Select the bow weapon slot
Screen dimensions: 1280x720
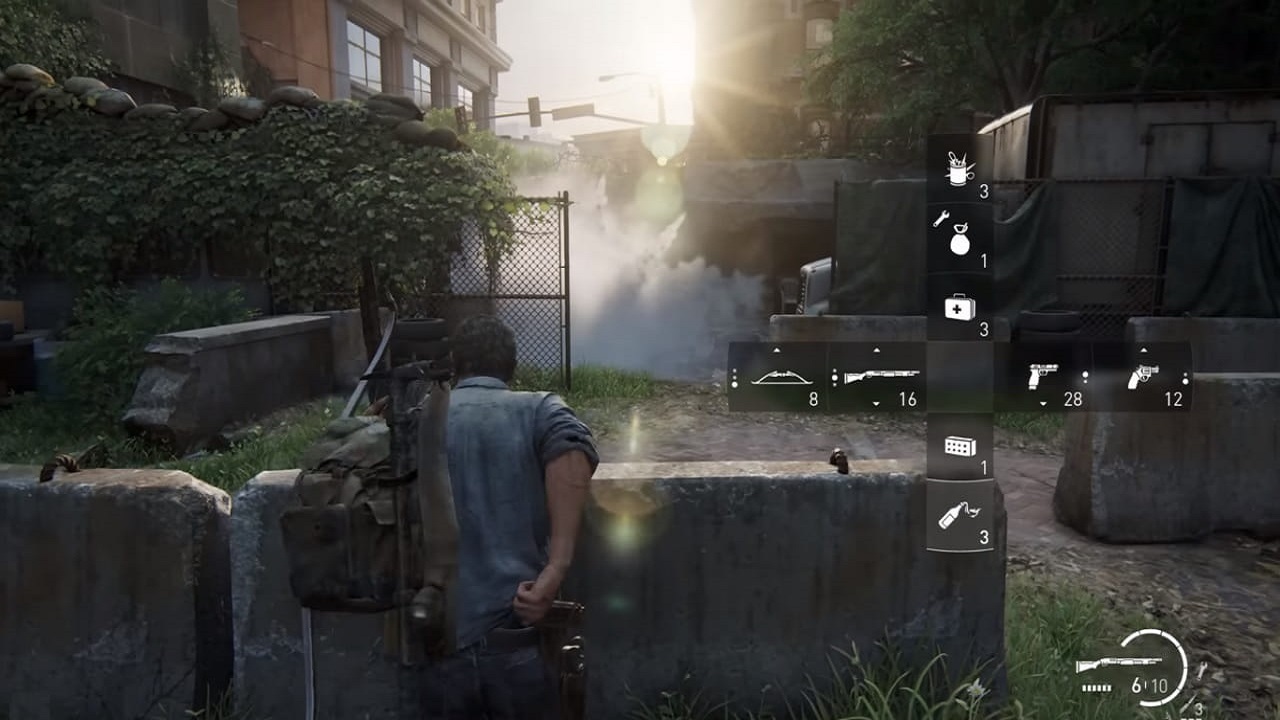tap(782, 378)
